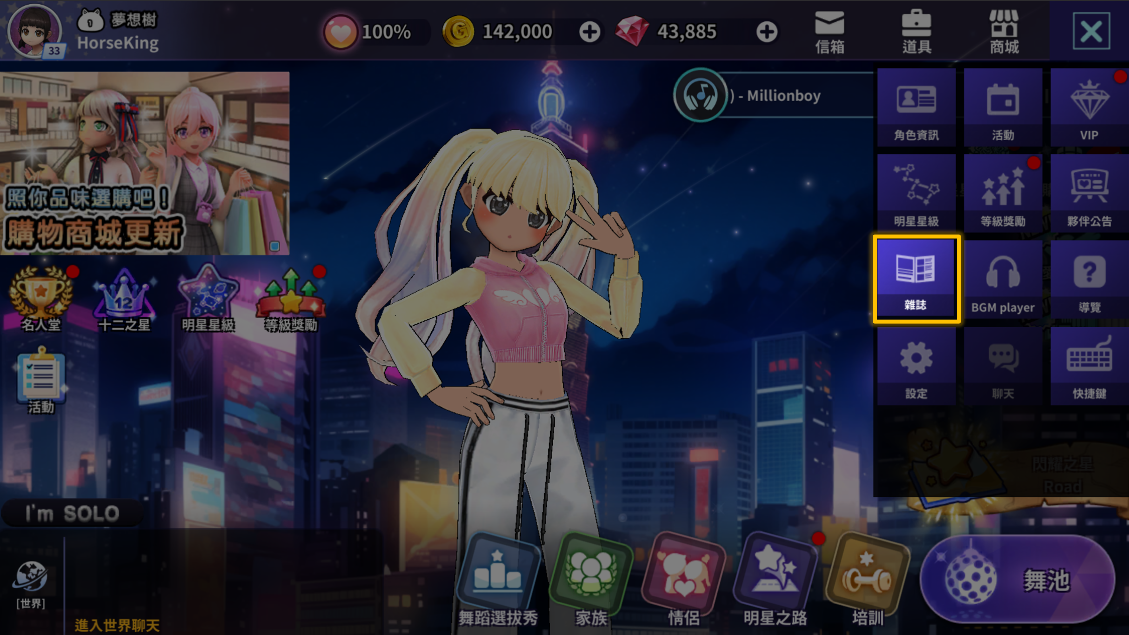Open the 角色資訊 character info tile
1129x635 pixels.
coord(916,107)
